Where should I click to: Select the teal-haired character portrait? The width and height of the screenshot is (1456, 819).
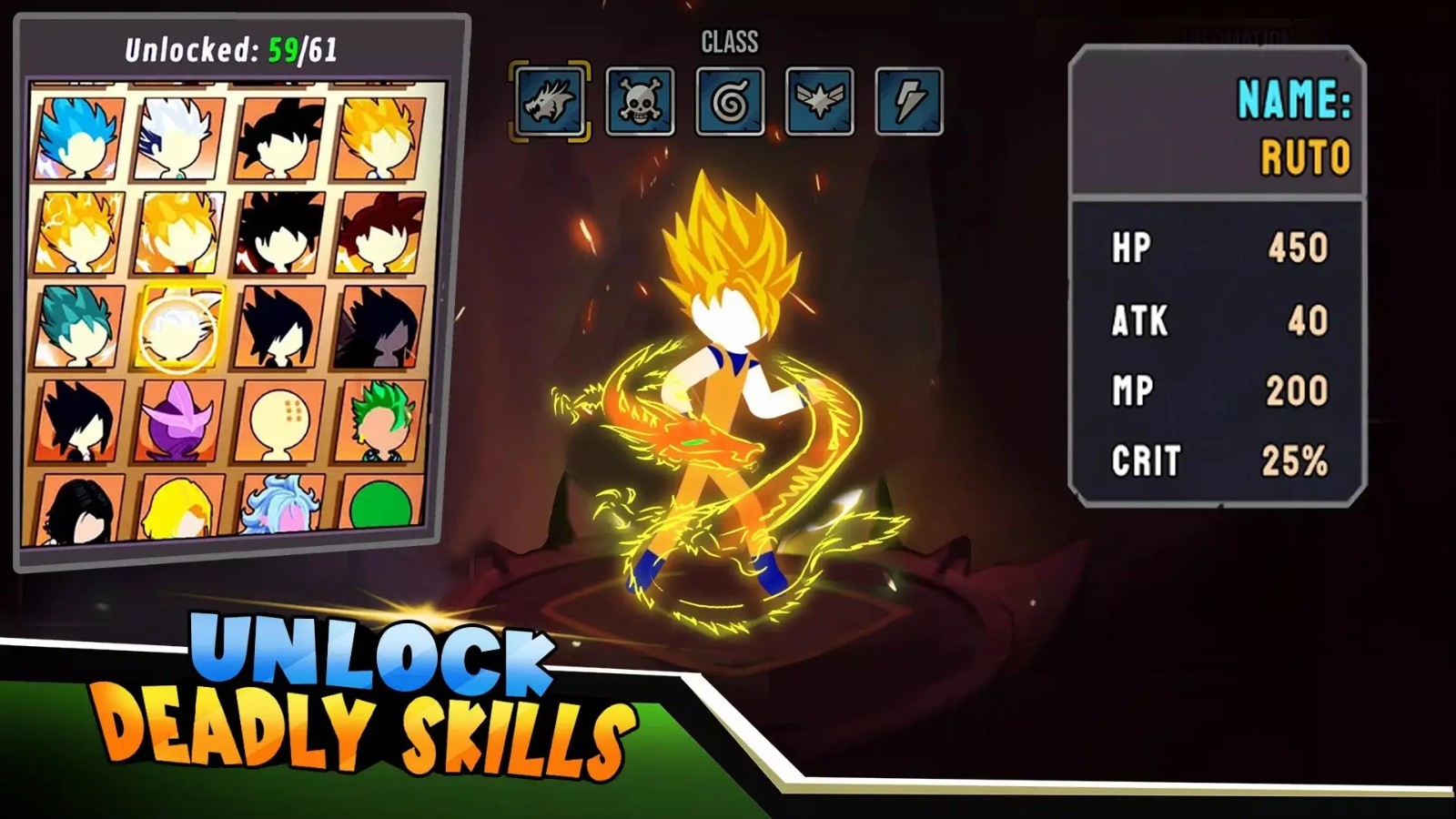pyautogui.click(x=79, y=326)
